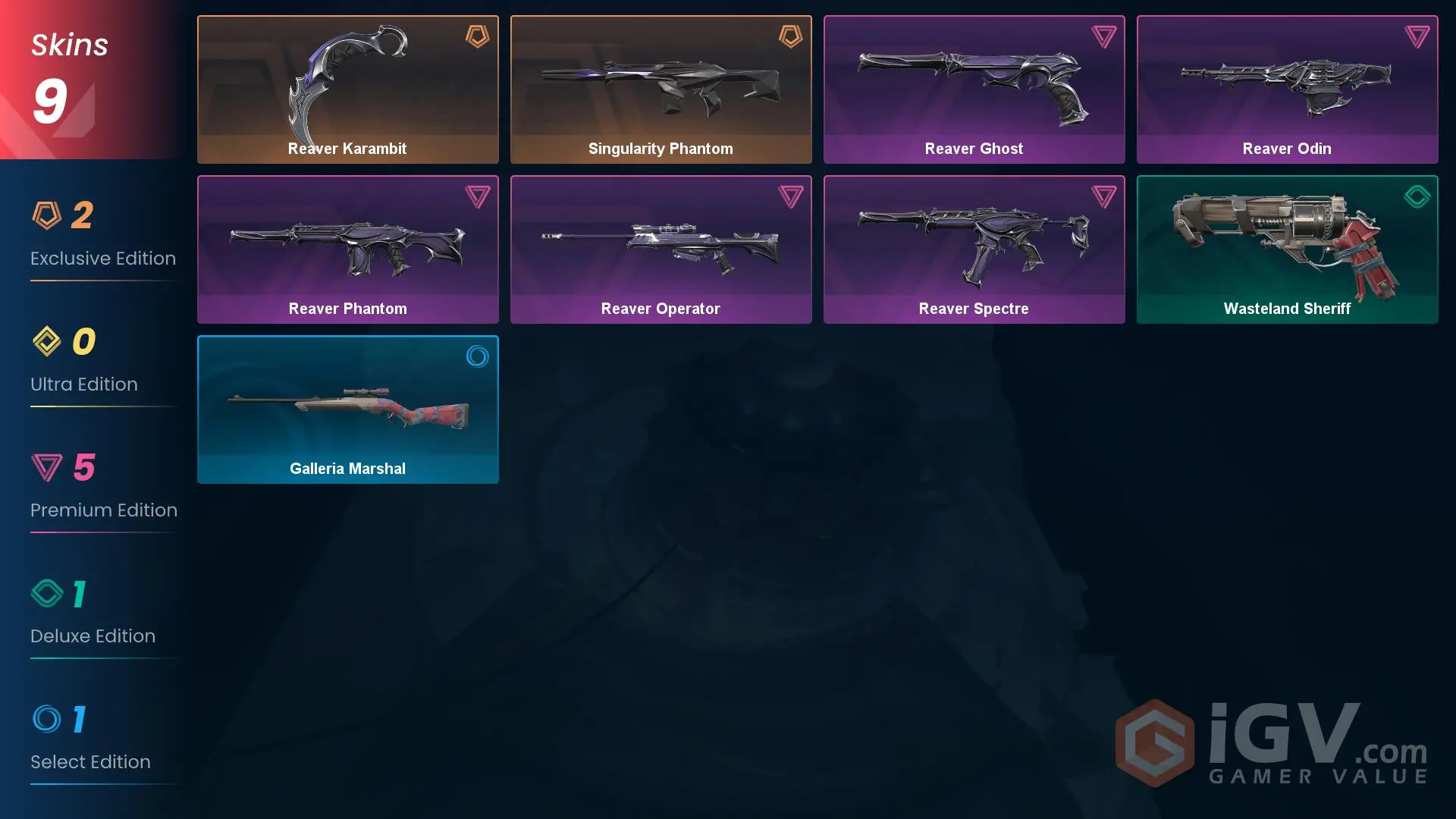1456x819 pixels.
Task: Click the Select badge on Galleria Marshal card
Action: (x=478, y=357)
